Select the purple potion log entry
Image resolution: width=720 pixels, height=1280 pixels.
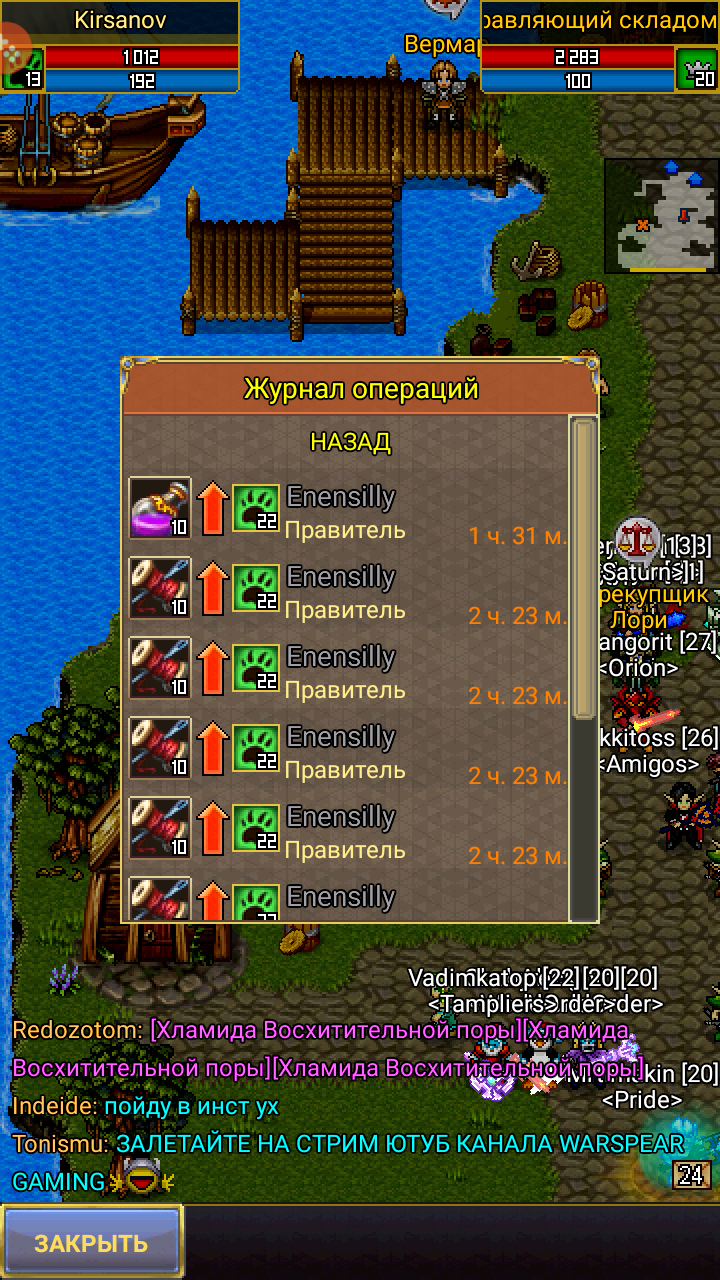160,508
